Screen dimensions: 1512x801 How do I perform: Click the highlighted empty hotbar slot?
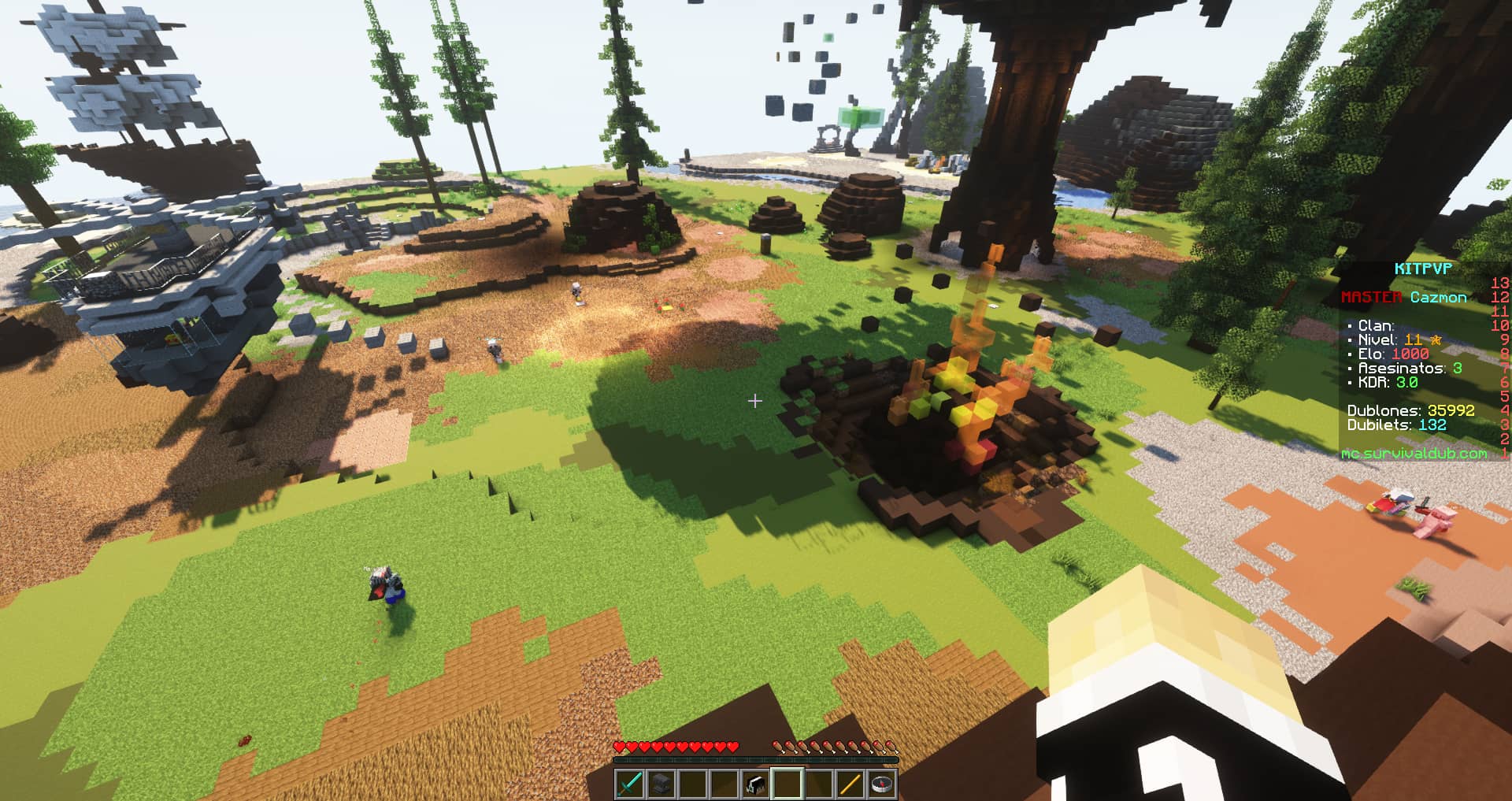click(787, 784)
